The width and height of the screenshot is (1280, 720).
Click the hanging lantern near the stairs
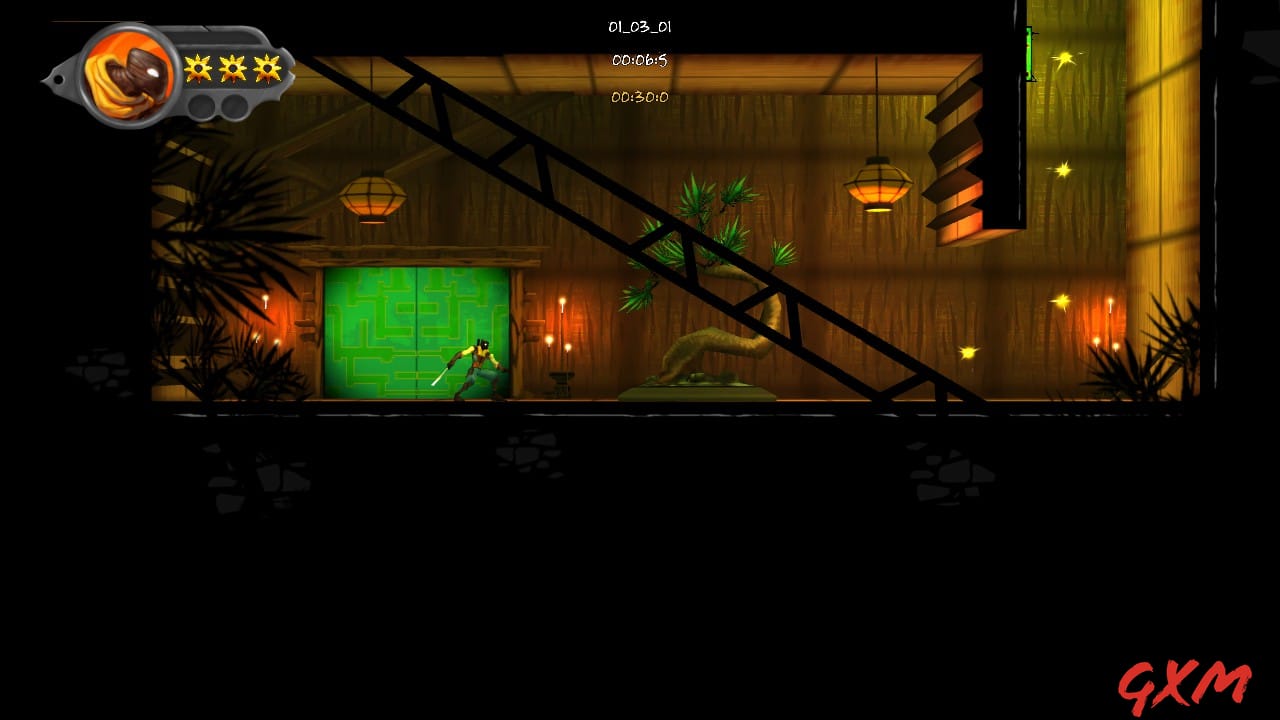878,185
